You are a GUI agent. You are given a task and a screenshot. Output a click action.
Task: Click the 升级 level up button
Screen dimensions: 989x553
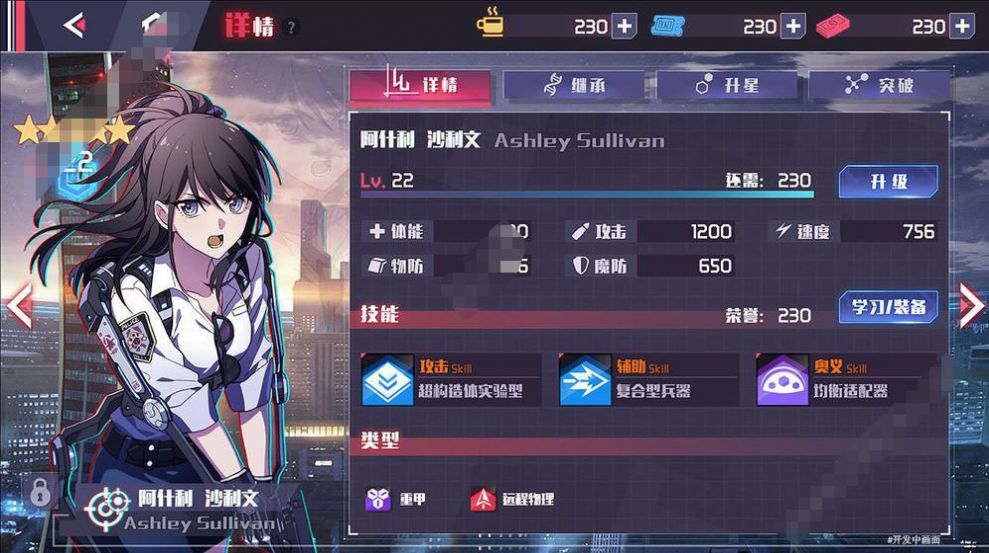tap(888, 182)
